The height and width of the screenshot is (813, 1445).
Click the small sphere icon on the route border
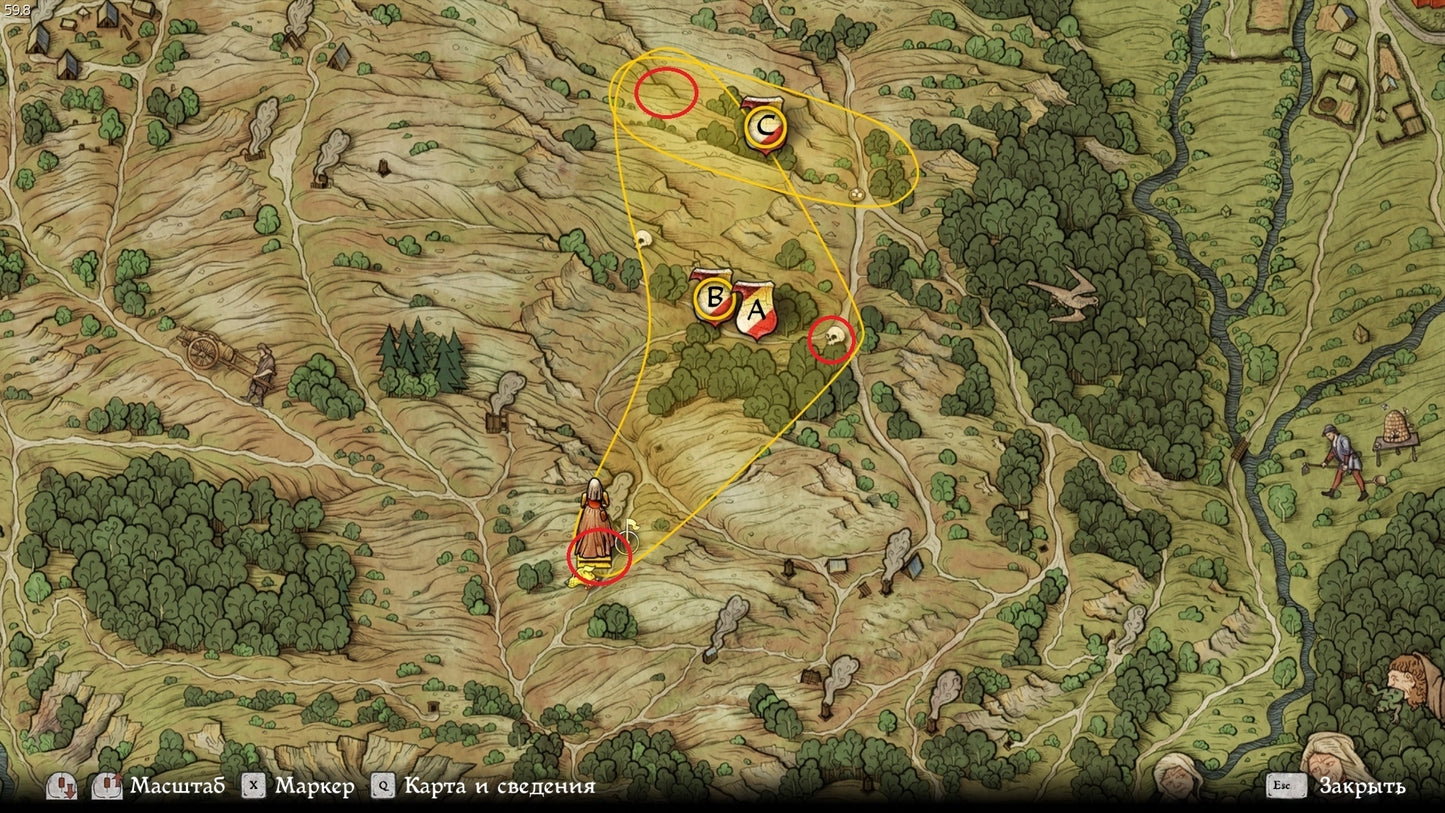(856, 196)
